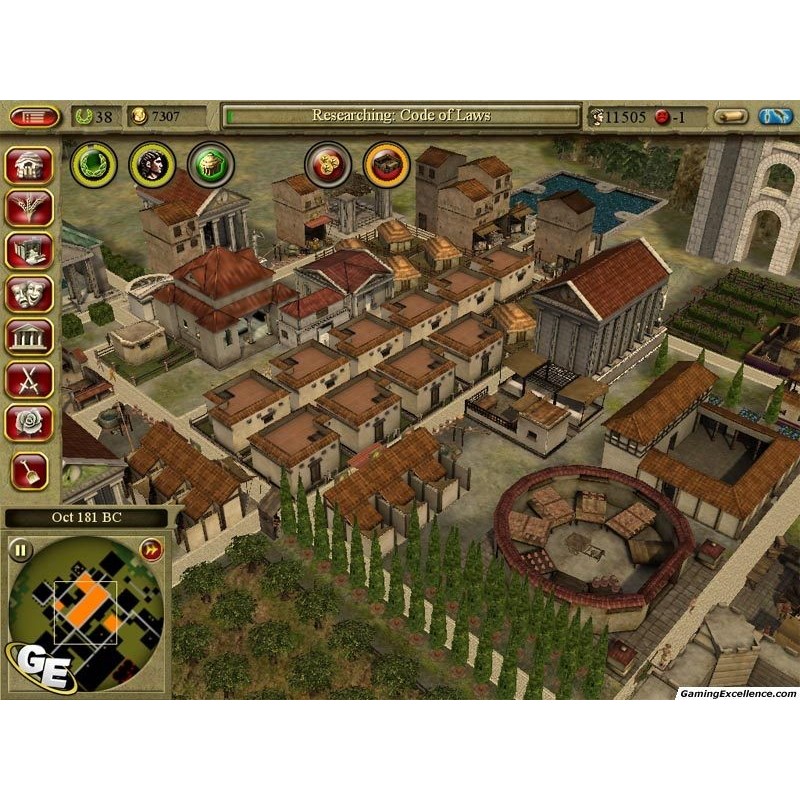The image size is (800, 800).
Task: Select the gold coins overlay icon
Action: pyautogui.click(x=327, y=164)
